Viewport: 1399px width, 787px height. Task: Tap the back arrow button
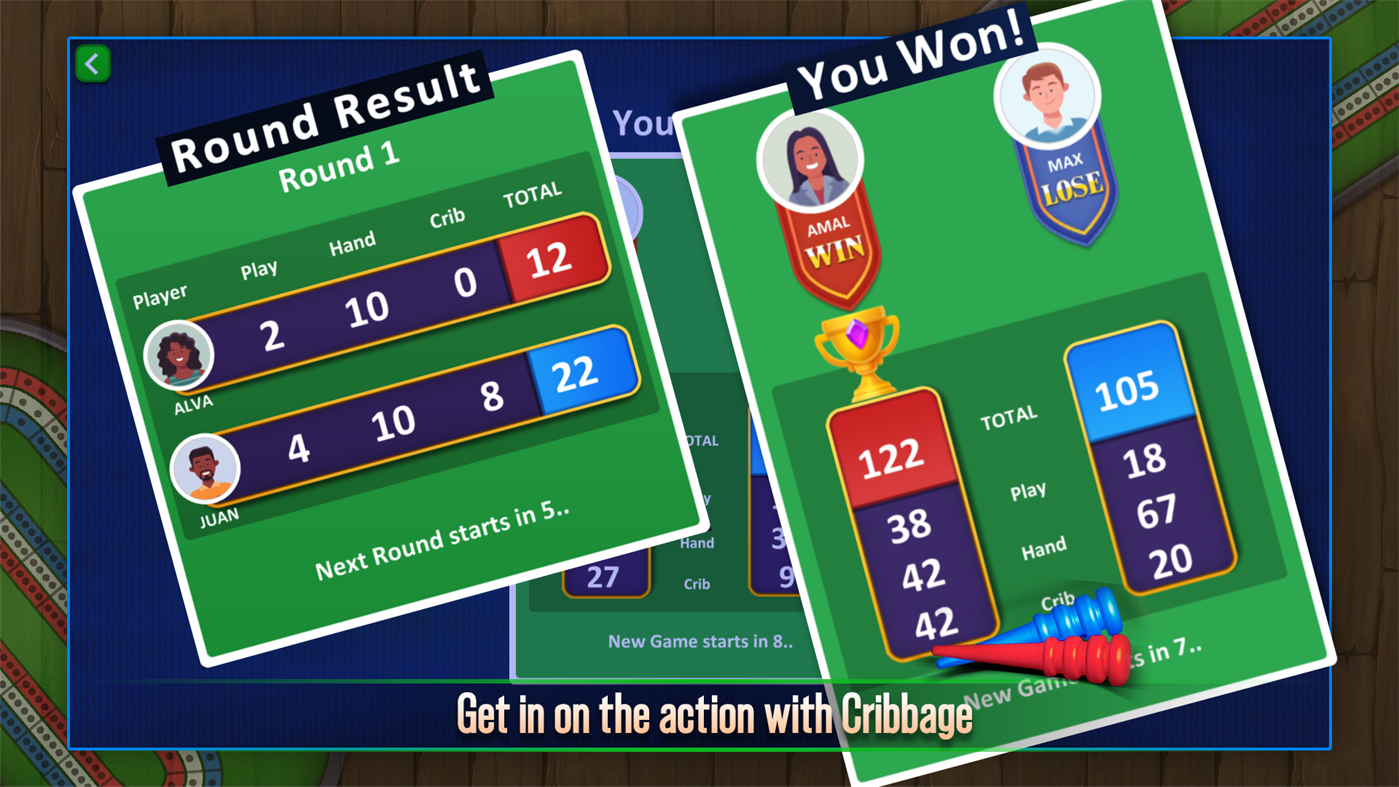(x=92, y=63)
